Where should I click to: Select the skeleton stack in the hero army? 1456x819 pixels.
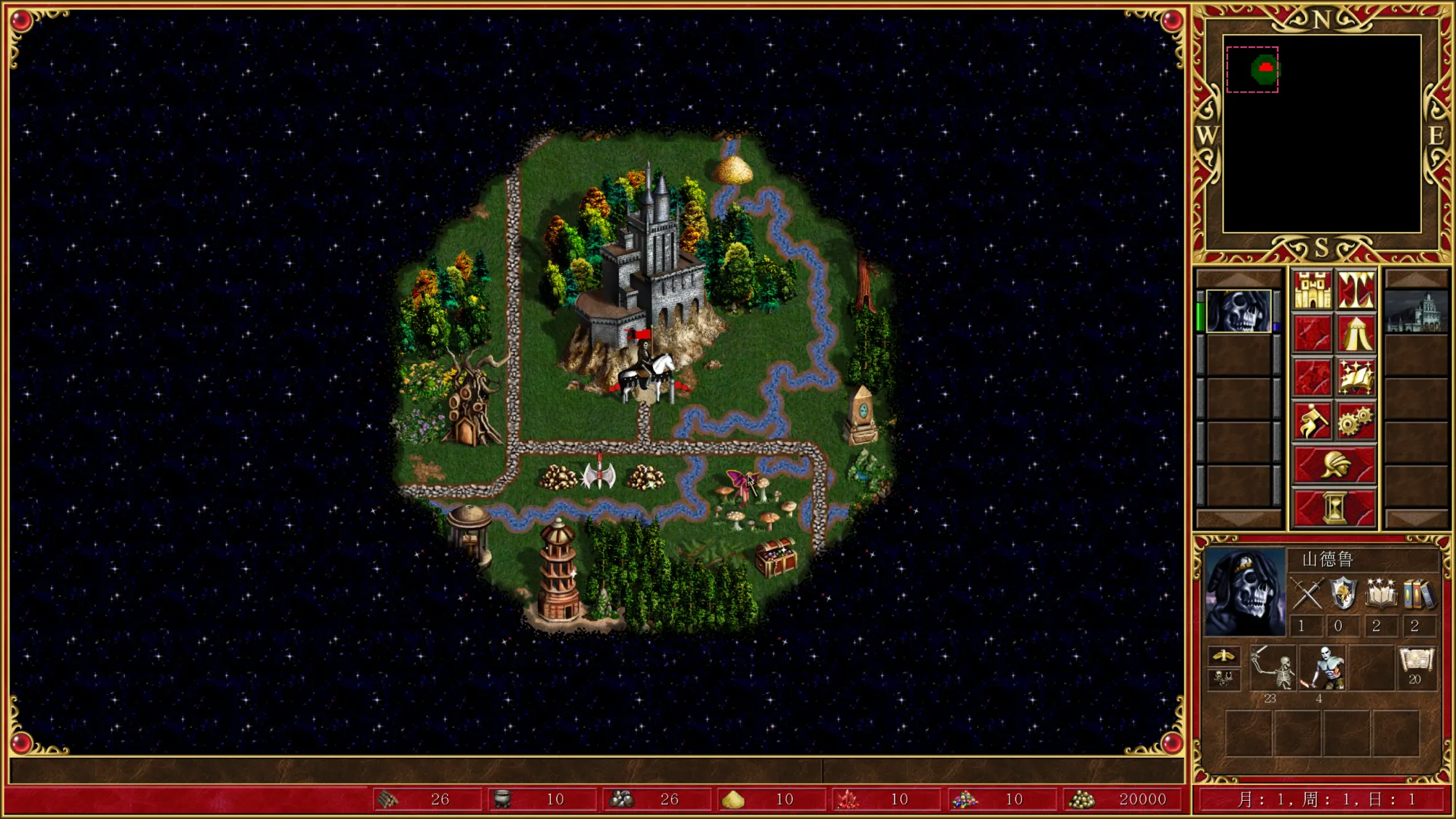pos(1273,667)
